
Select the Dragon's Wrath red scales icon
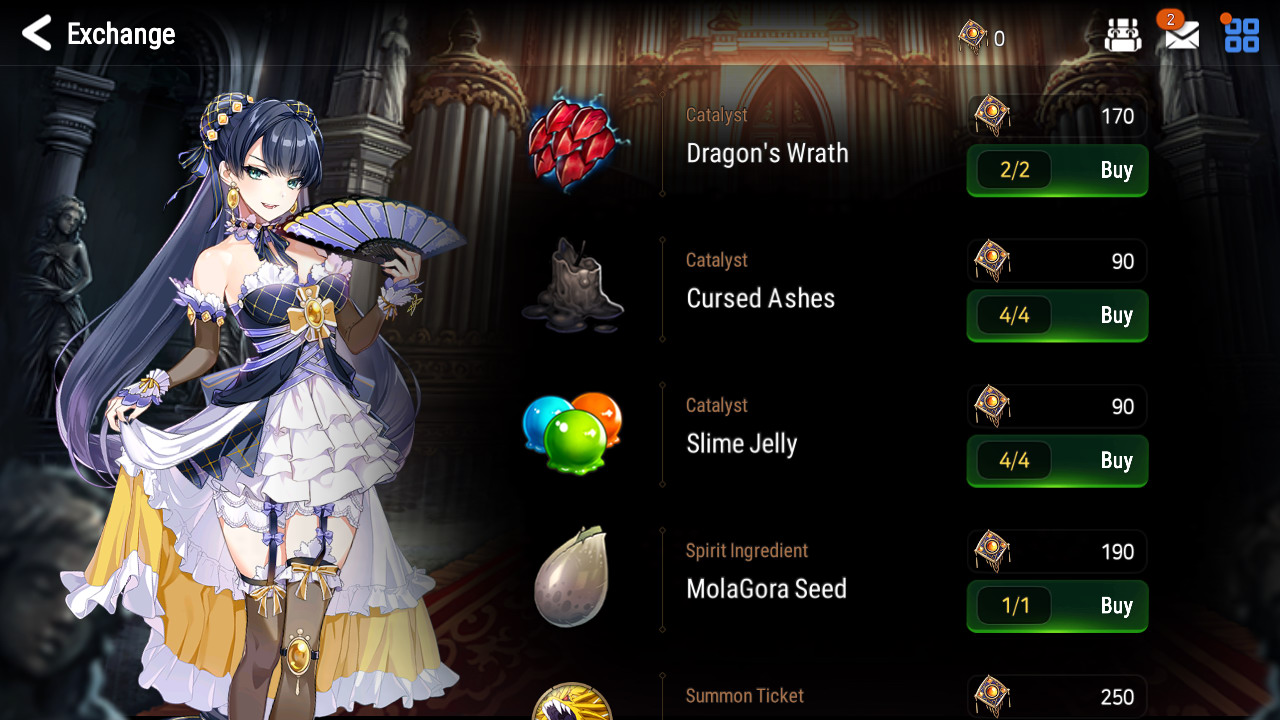(x=572, y=143)
